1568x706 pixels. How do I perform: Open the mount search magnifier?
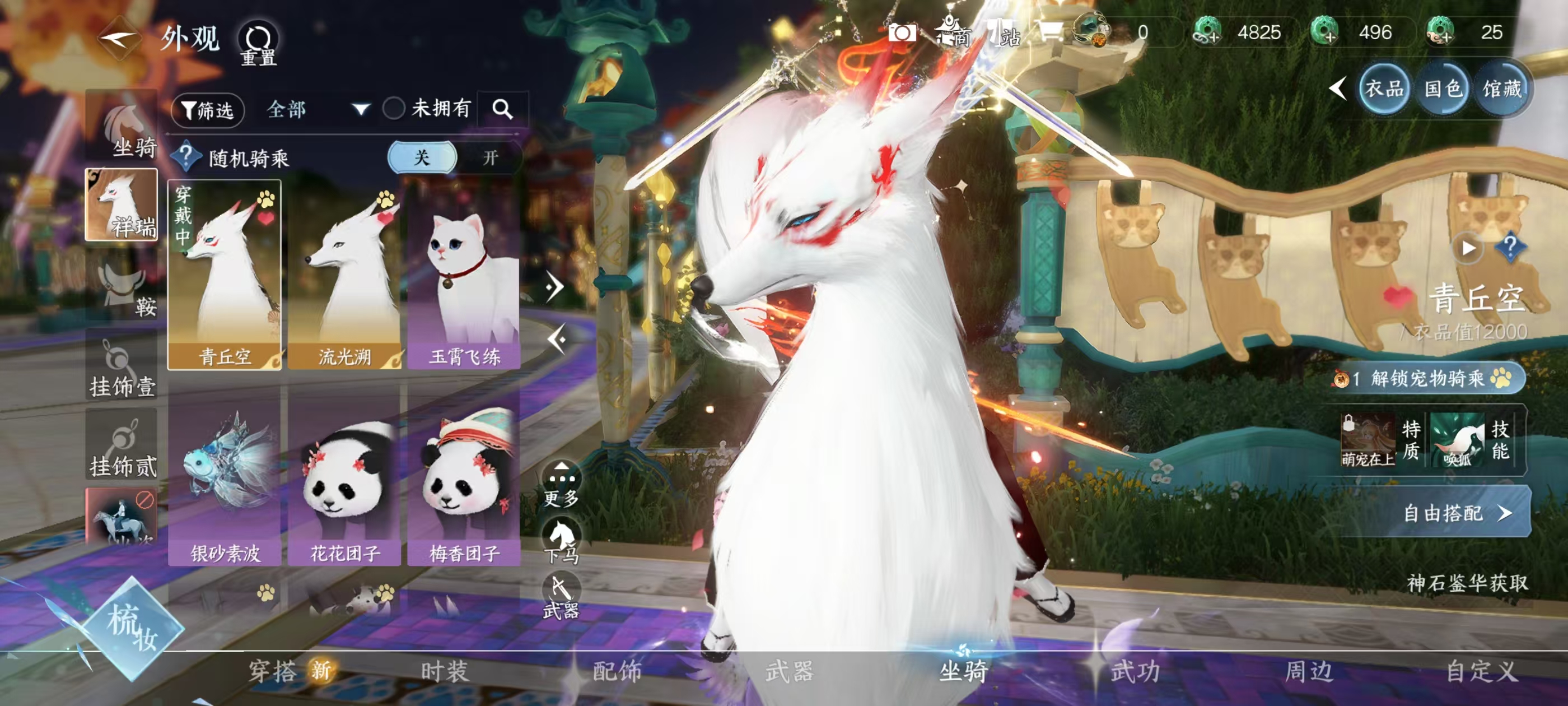502,110
